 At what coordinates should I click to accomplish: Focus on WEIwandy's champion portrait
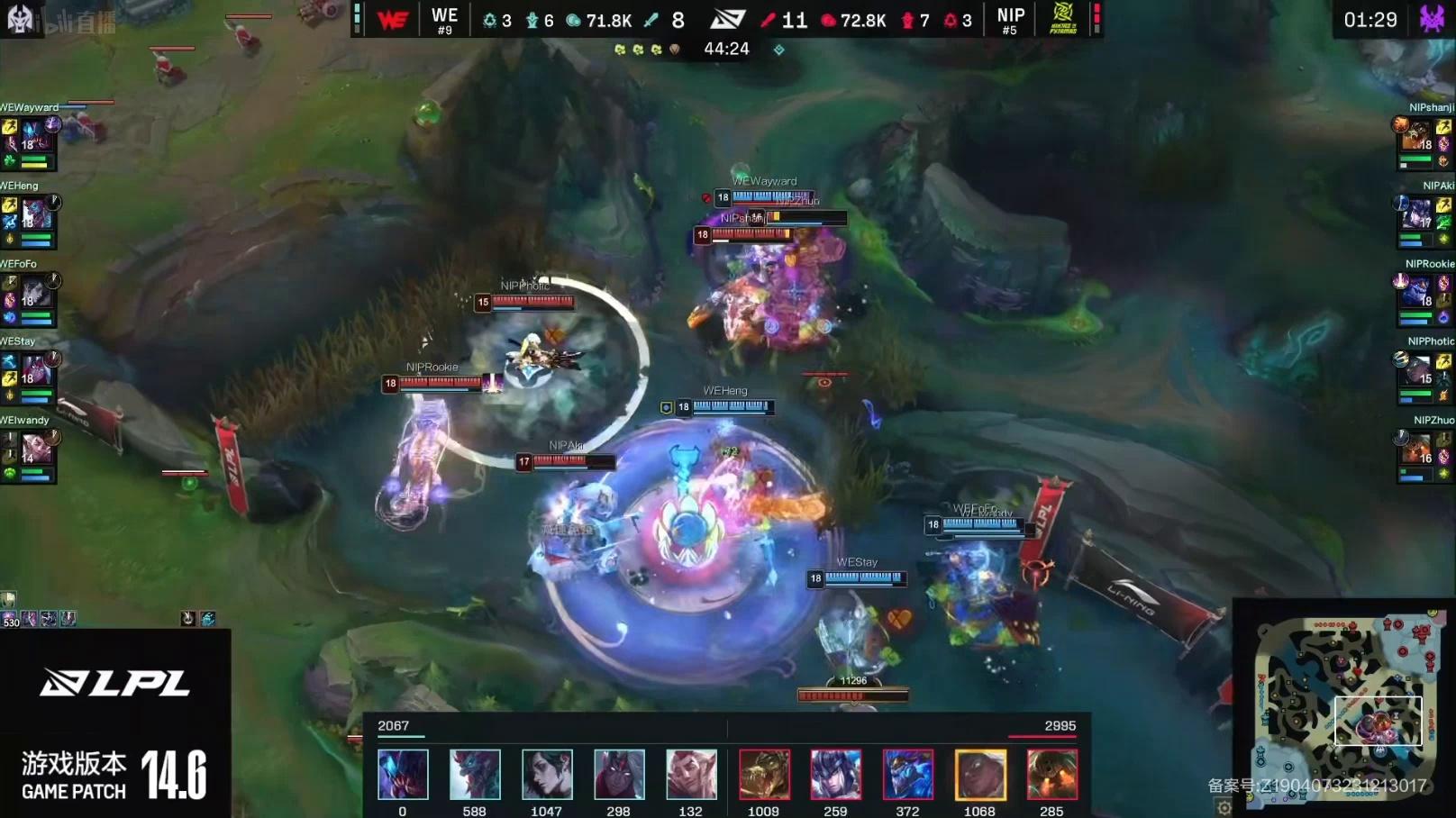[x=38, y=449]
